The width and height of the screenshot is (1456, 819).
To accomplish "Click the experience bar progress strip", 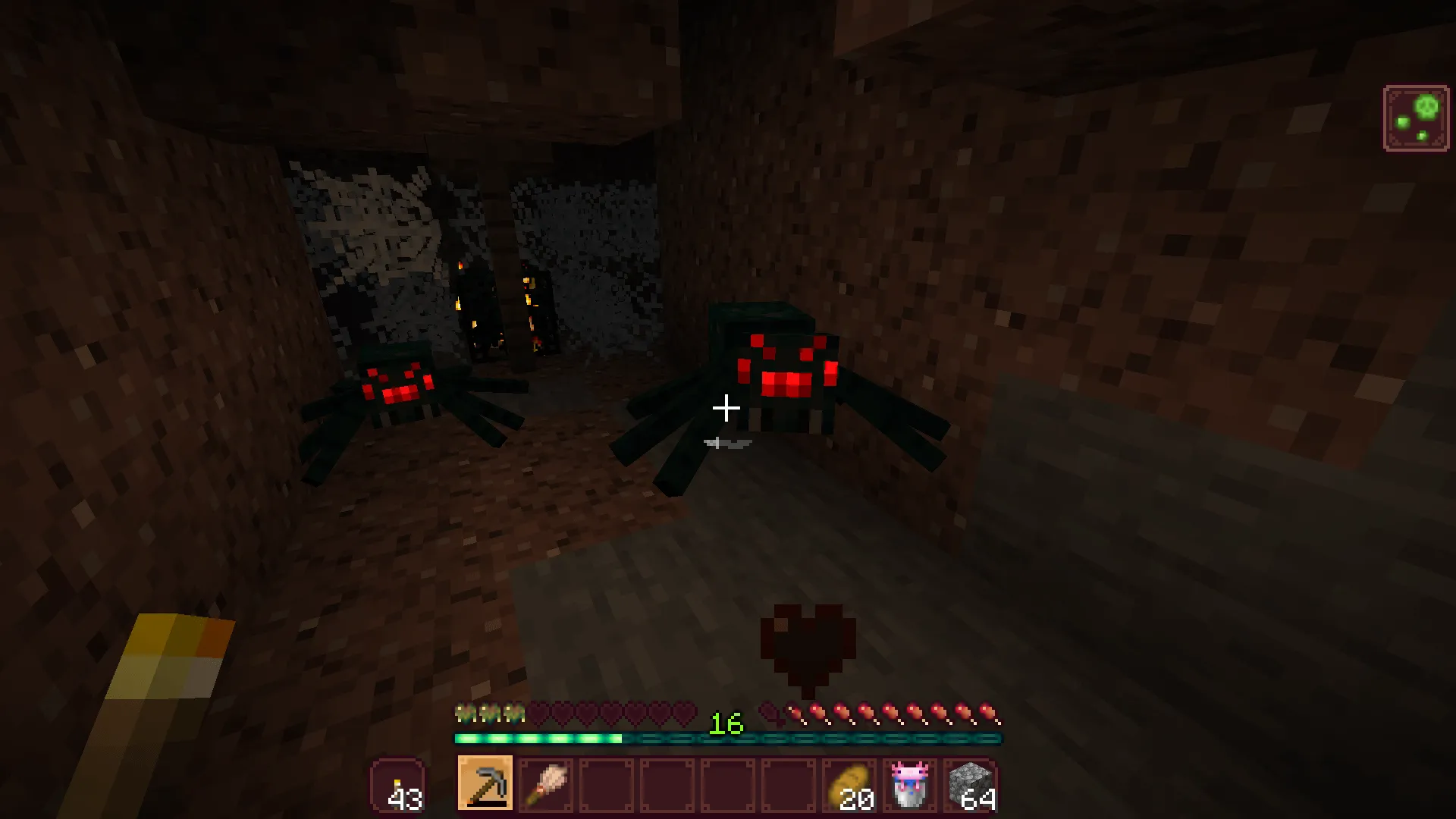I will coord(538,738).
